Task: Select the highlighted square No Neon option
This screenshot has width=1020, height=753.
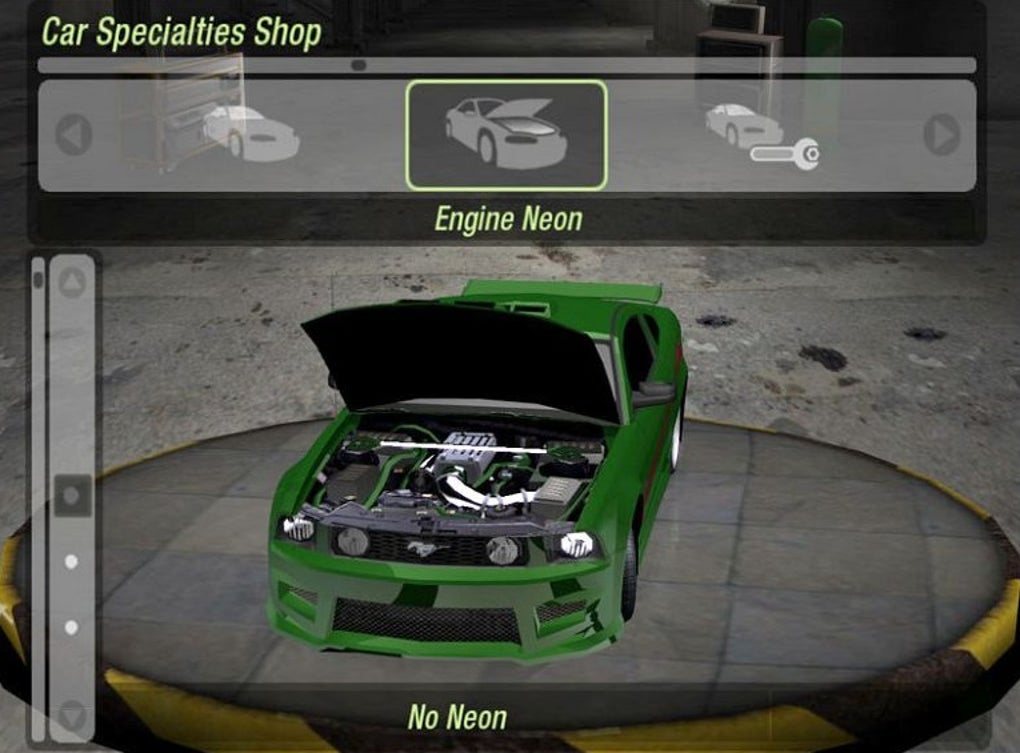Action: click(x=72, y=495)
